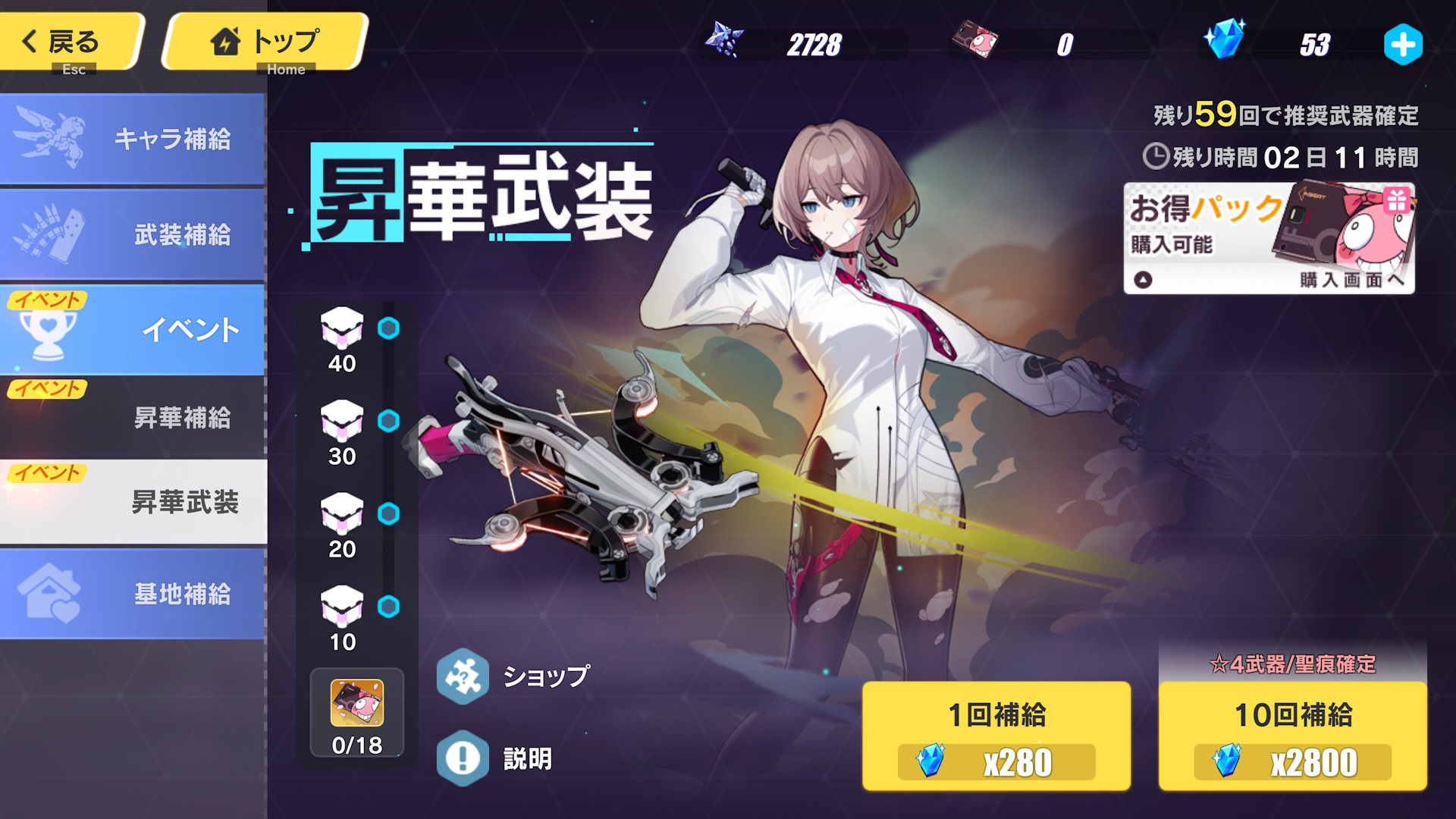Viewport: 1456px width, 819px height.
Task: Open the お得パック purchase banner
Action: (1269, 238)
